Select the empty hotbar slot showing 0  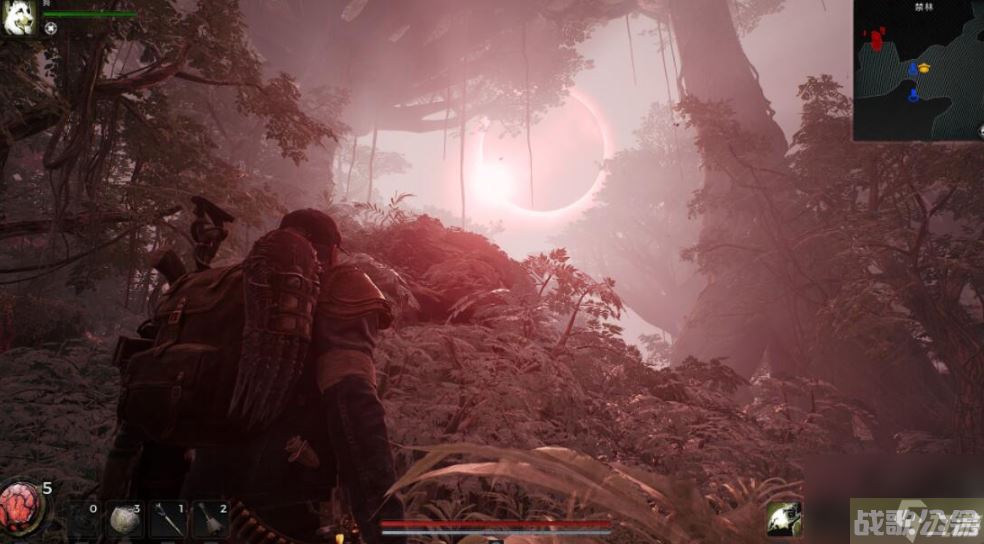85,520
